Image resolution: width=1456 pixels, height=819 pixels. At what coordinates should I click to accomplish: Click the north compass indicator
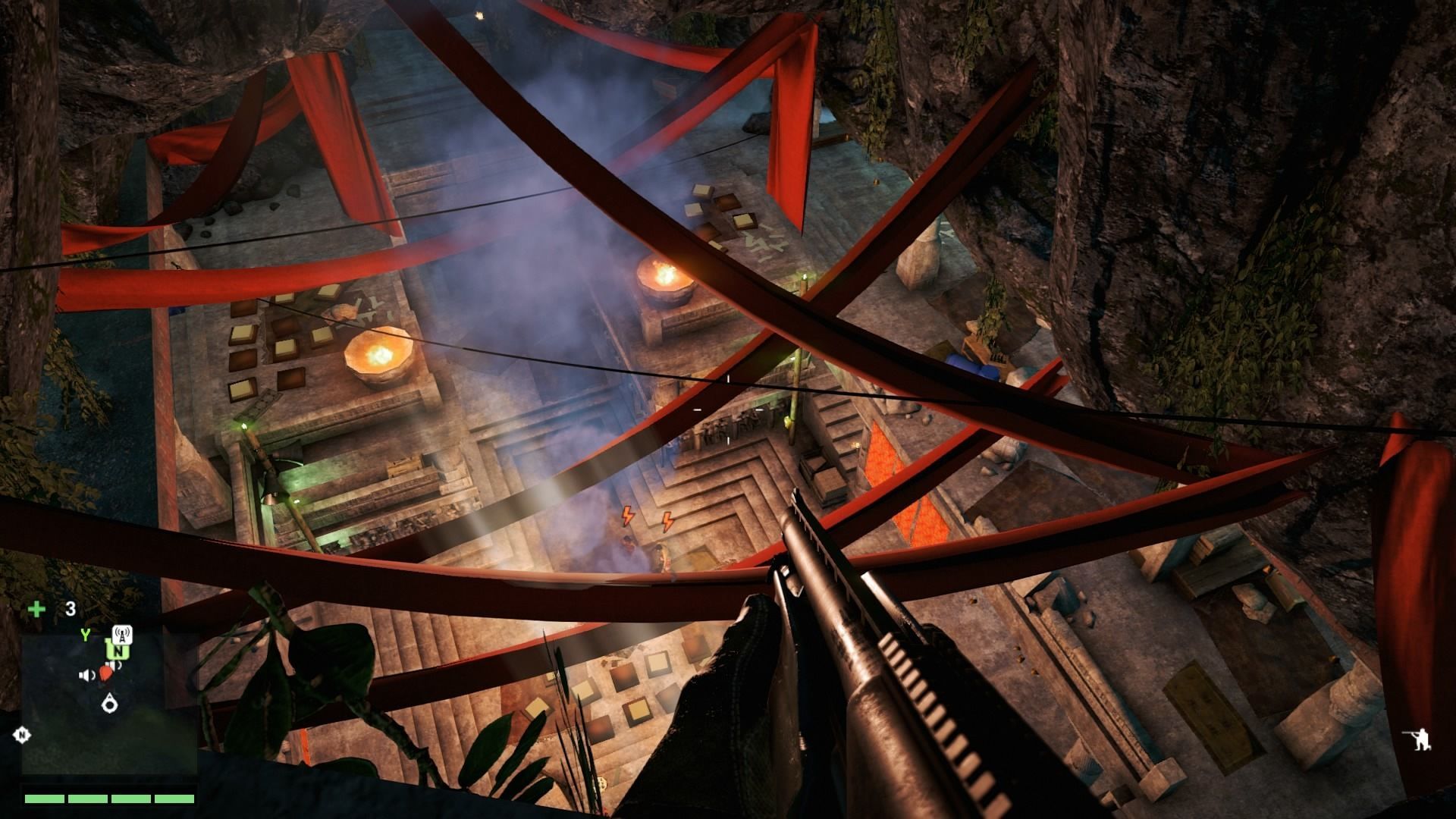(22, 734)
